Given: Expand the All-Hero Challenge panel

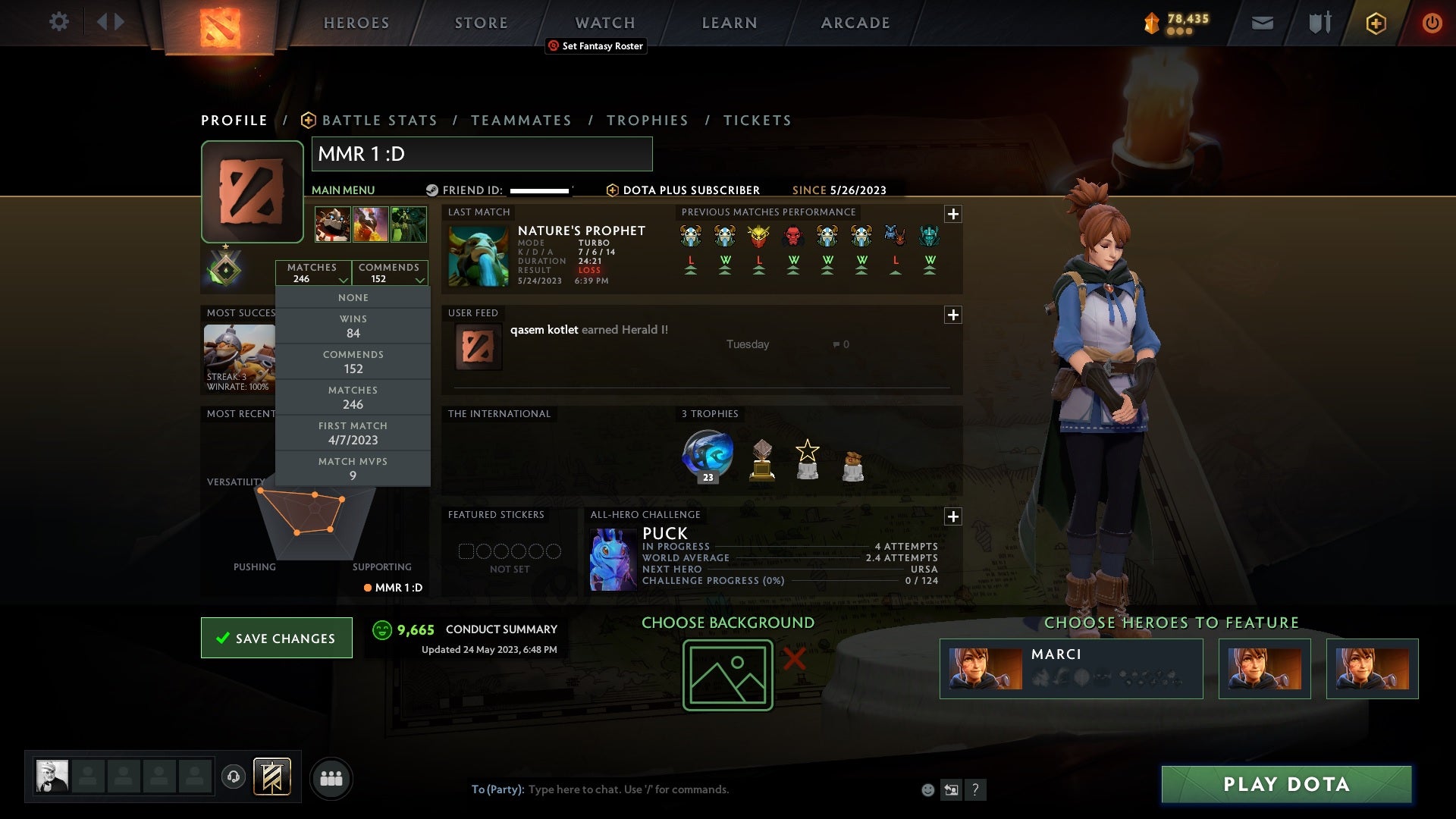Looking at the screenshot, I should 954,516.
